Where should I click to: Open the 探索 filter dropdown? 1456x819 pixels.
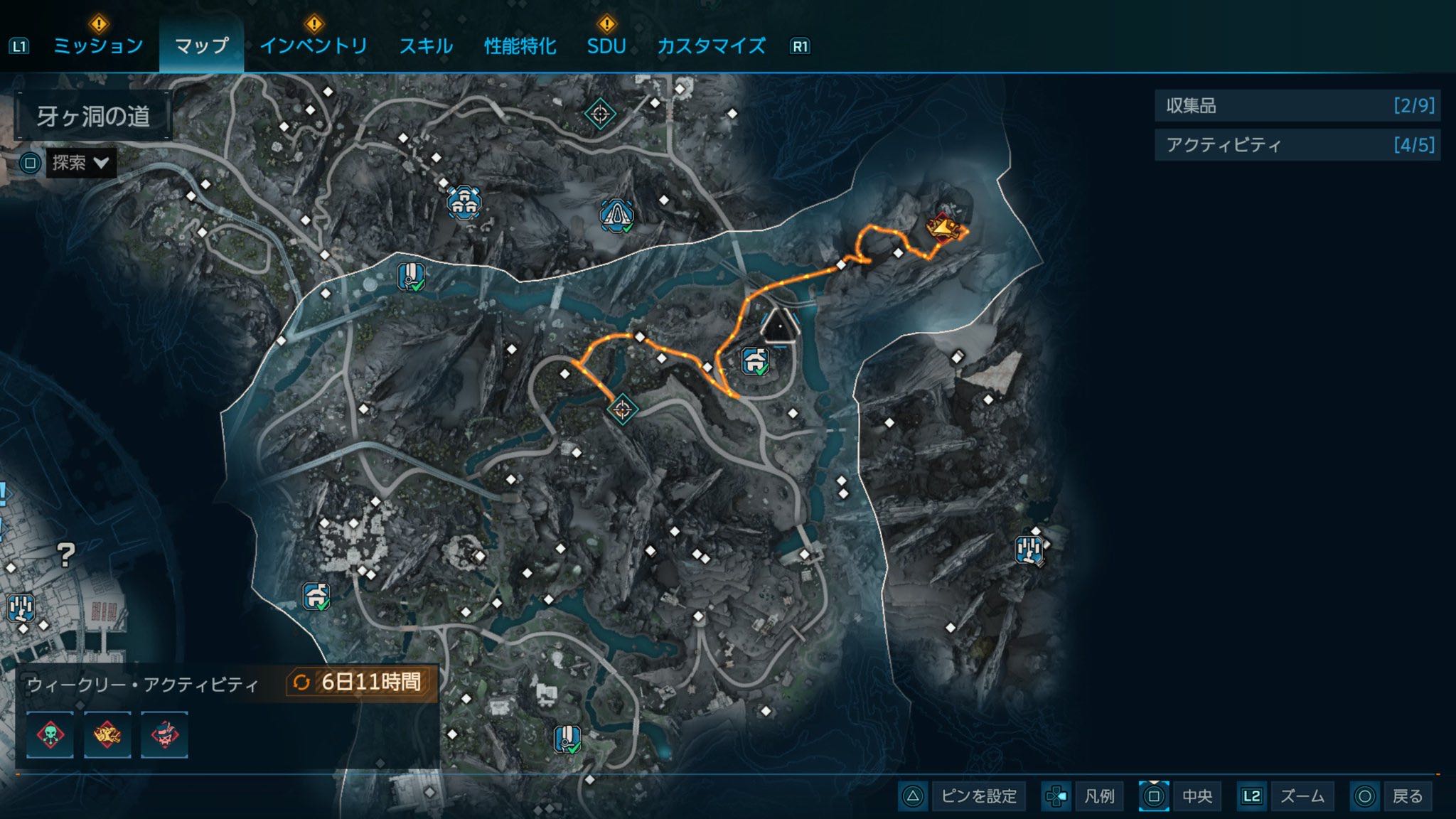click(80, 164)
